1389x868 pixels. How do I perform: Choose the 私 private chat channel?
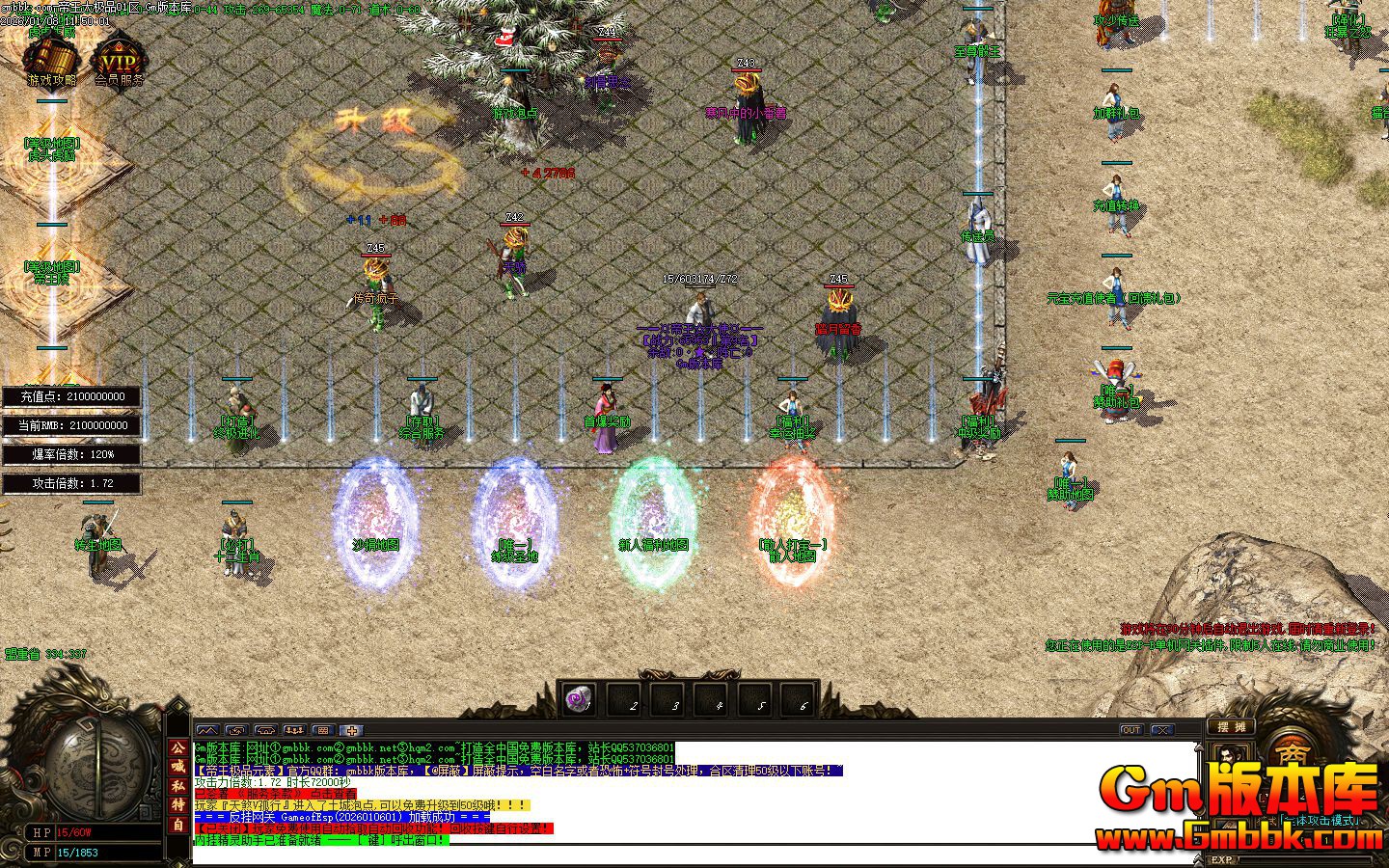tap(178, 786)
